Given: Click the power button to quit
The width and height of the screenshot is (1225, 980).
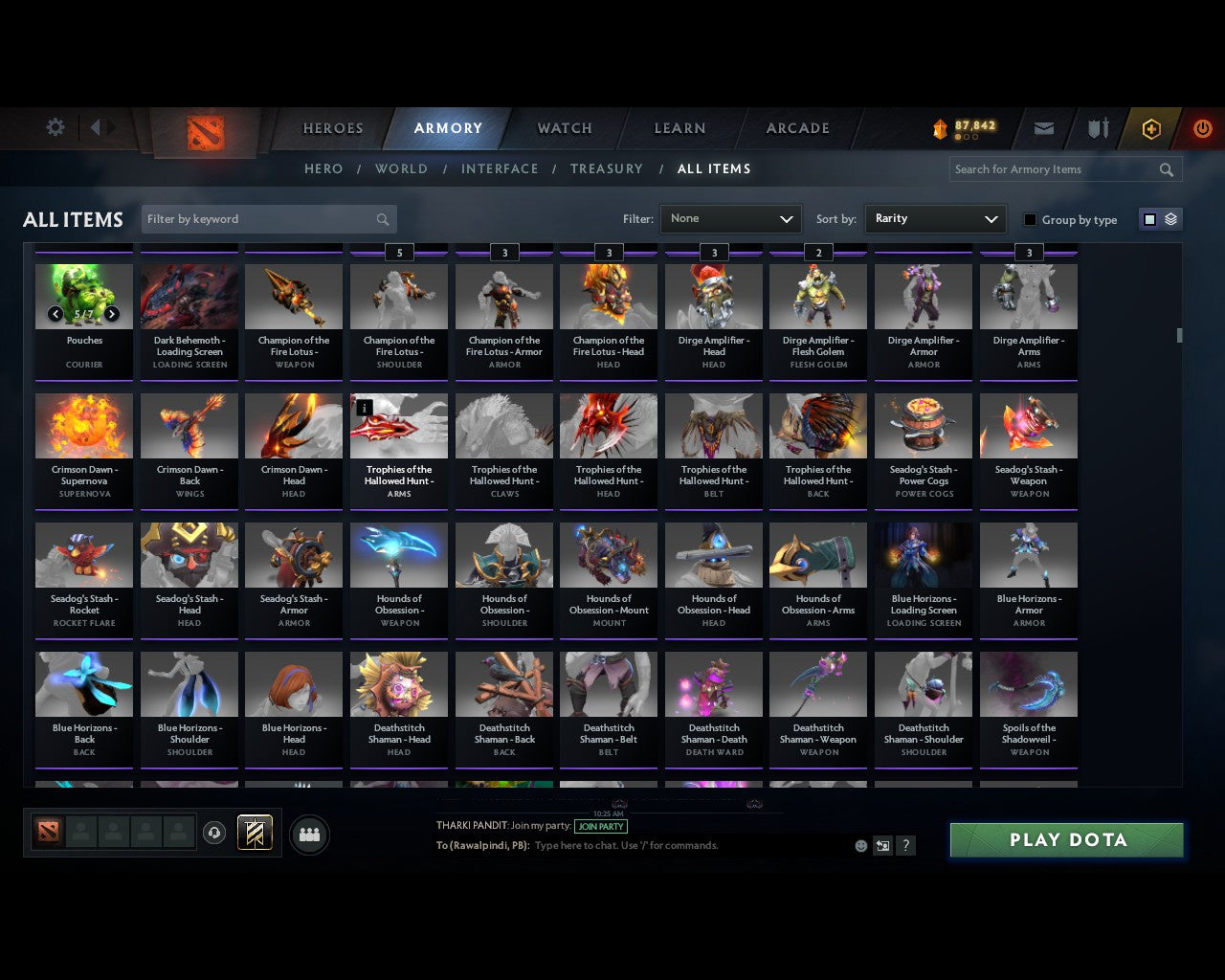Looking at the screenshot, I should (1202, 128).
